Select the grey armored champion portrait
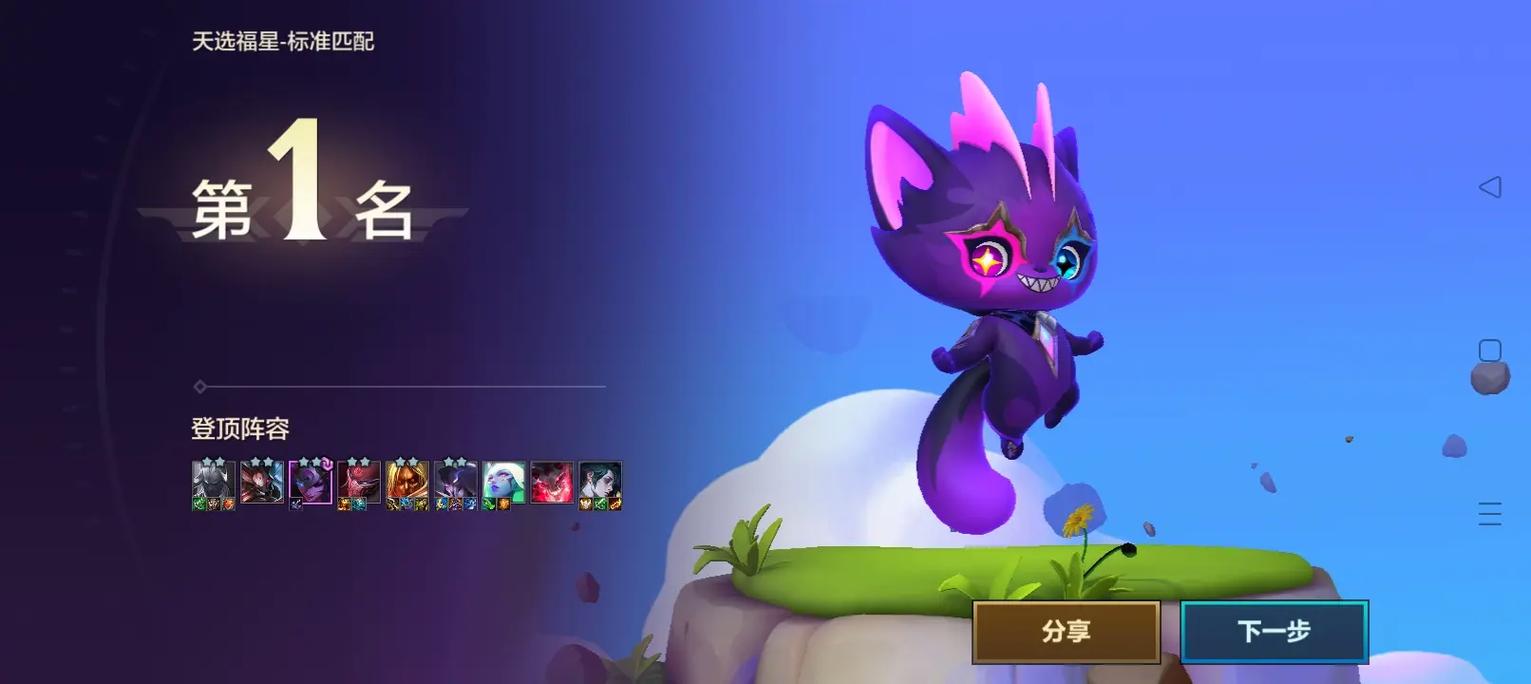This screenshot has height=684, width=1531. point(213,483)
